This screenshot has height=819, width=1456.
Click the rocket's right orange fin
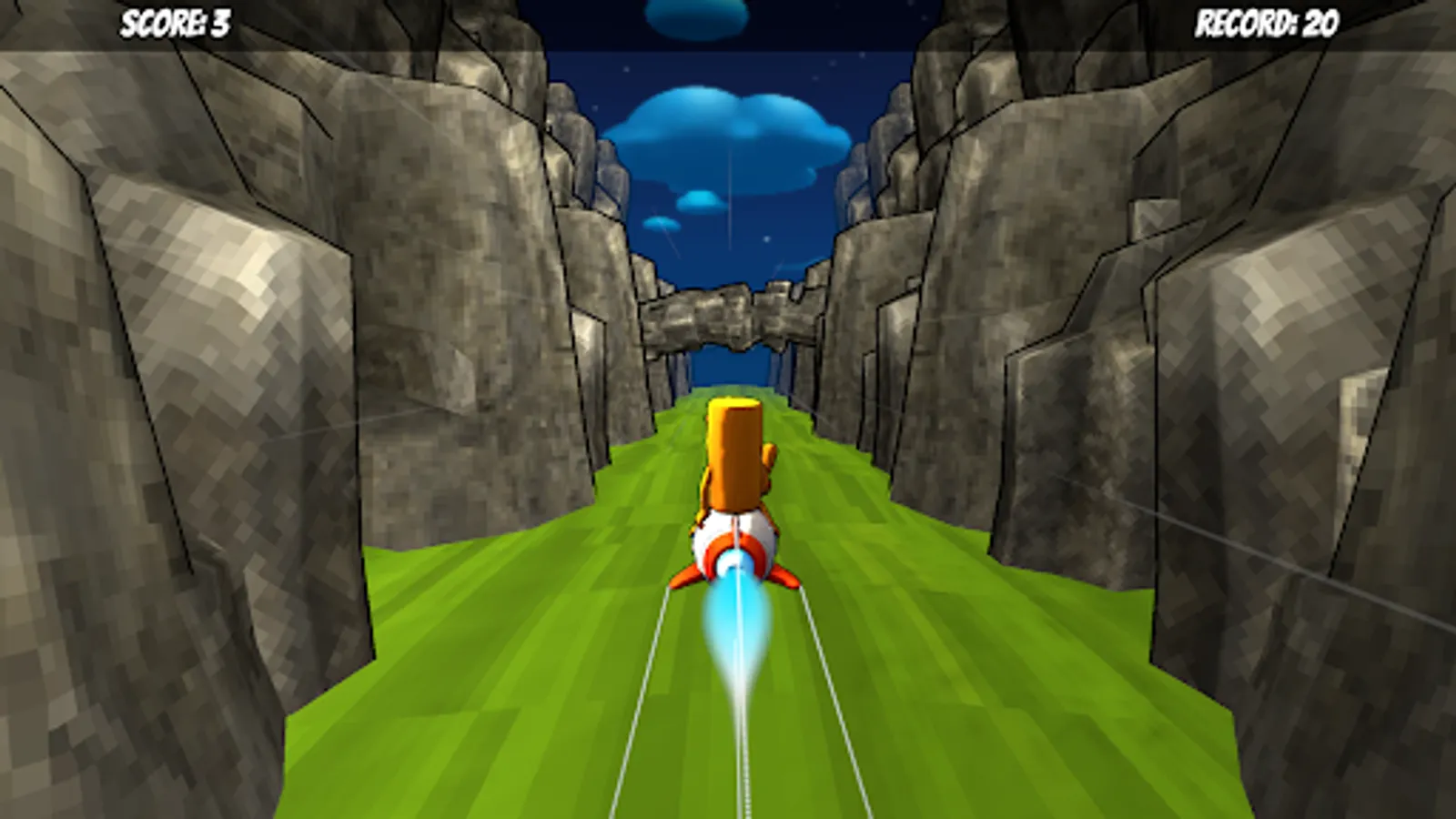click(784, 578)
